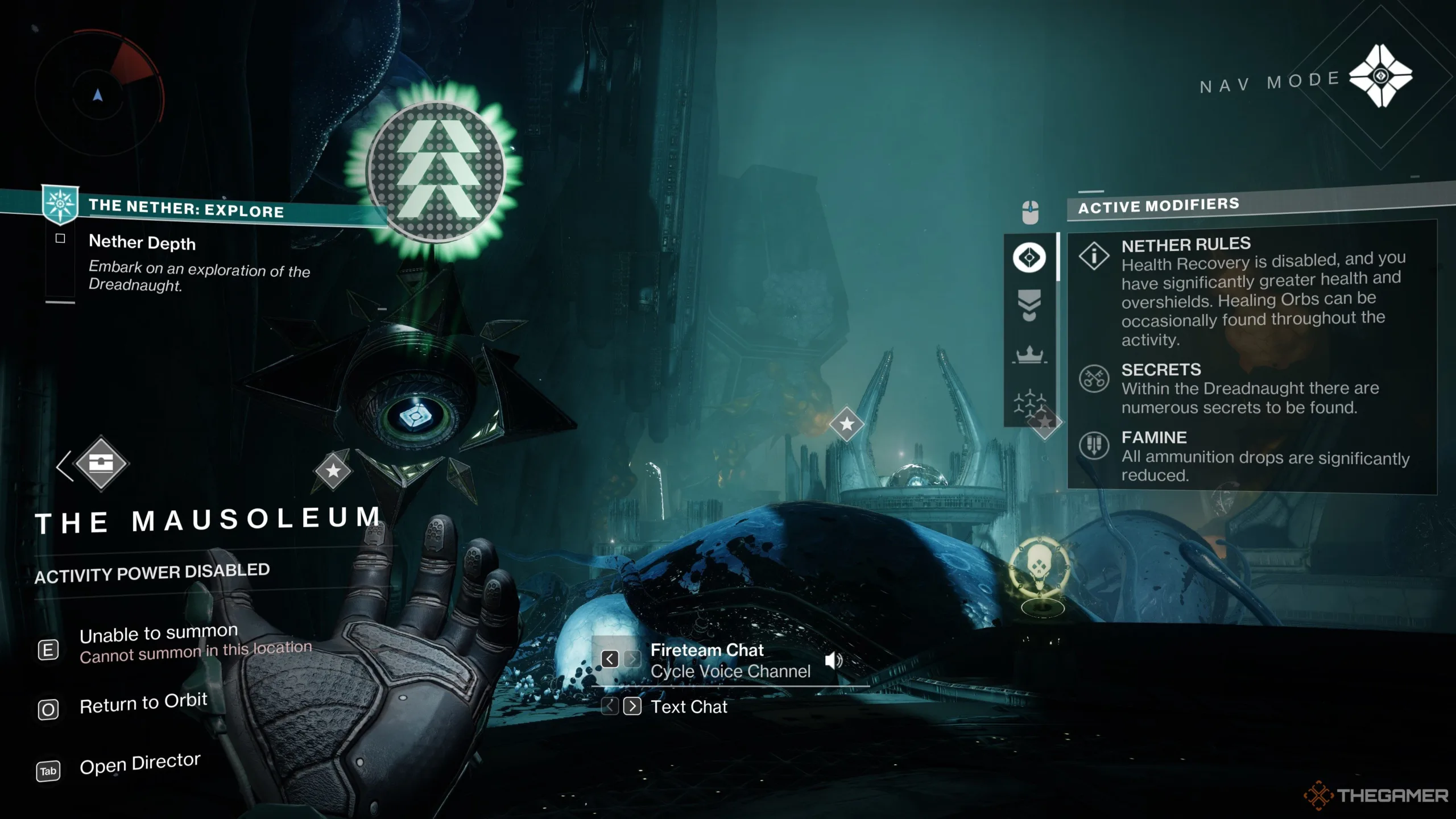Switch to the diamond modifiers tab

coord(1029,258)
